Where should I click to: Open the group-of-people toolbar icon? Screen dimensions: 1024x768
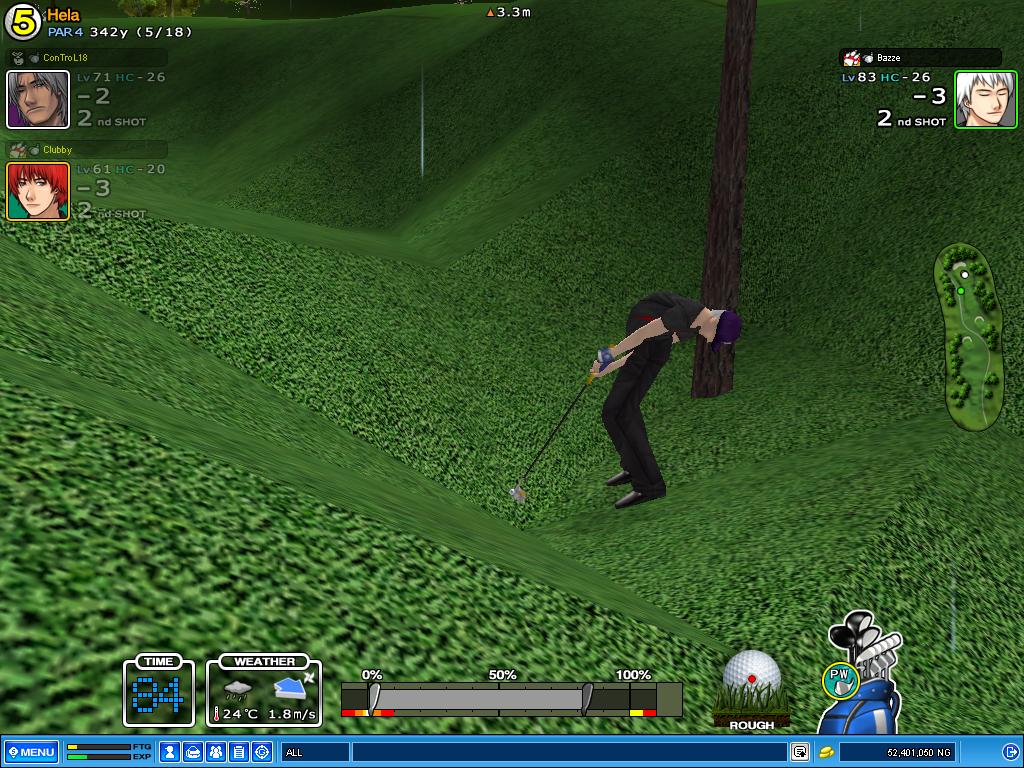[x=216, y=752]
